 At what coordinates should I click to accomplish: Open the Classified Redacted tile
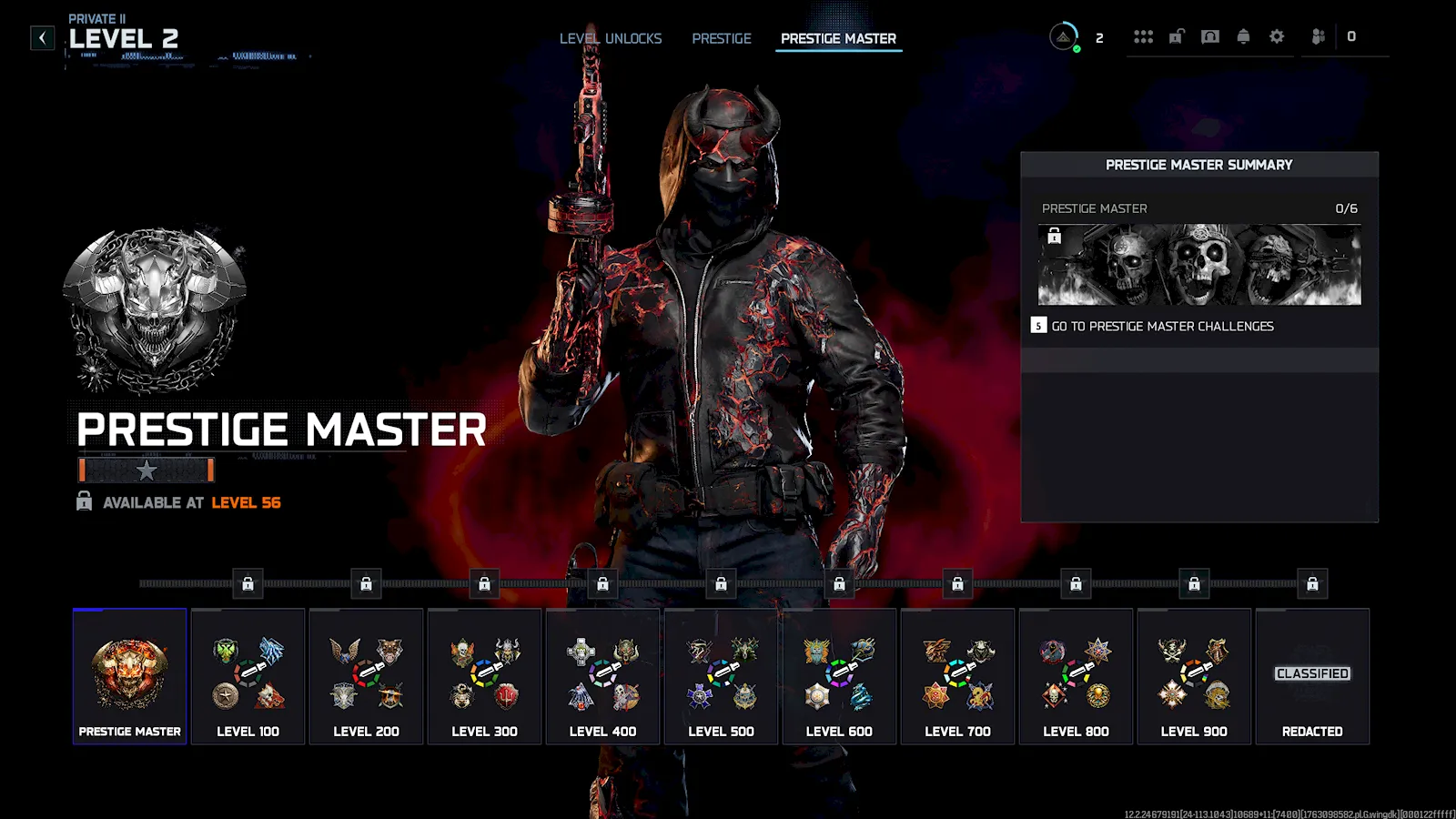click(1312, 676)
